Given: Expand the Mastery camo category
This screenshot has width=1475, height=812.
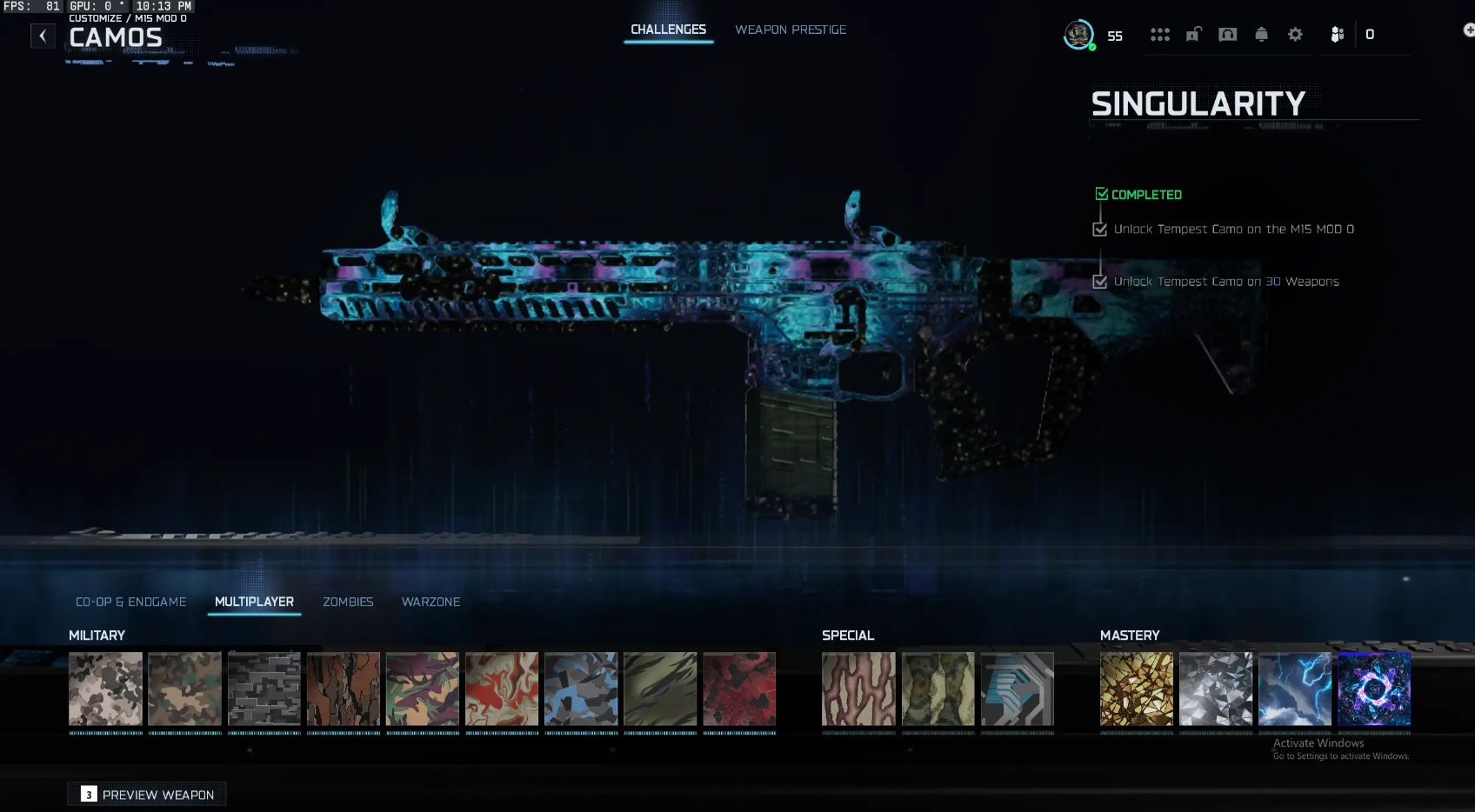Looking at the screenshot, I should [1131, 636].
